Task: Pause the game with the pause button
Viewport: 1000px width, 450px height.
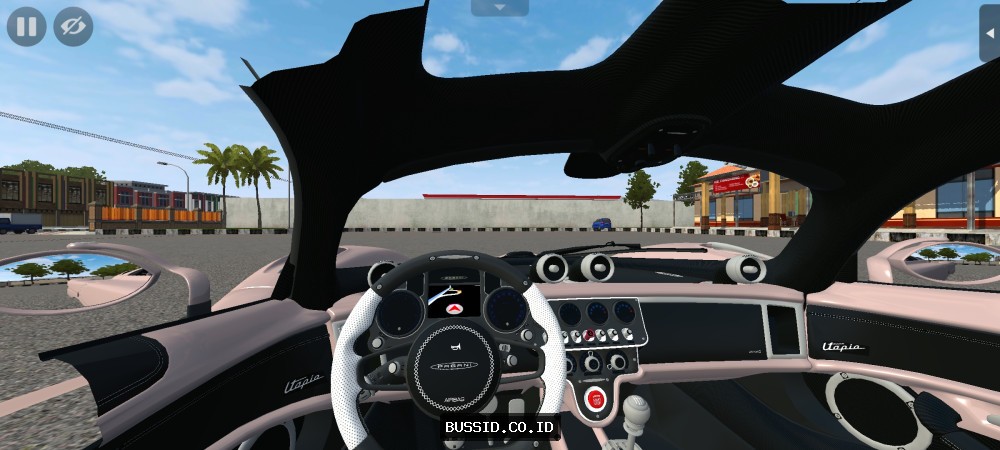Action: [27, 27]
